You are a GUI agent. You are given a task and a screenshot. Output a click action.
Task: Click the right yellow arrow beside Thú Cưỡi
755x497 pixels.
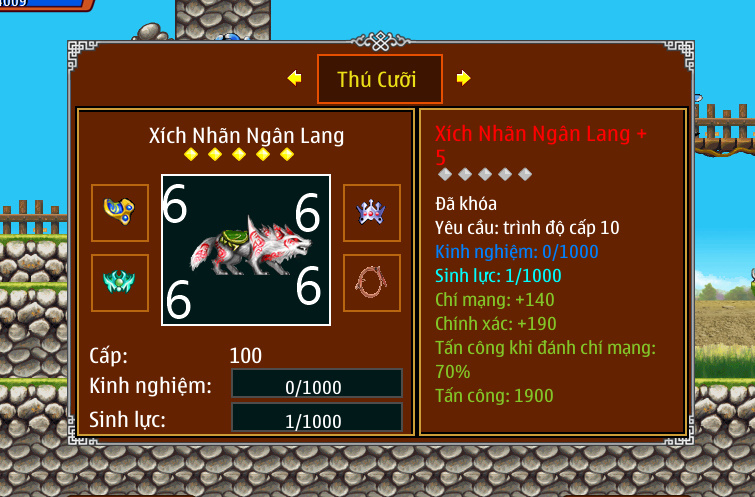(463, 78)
